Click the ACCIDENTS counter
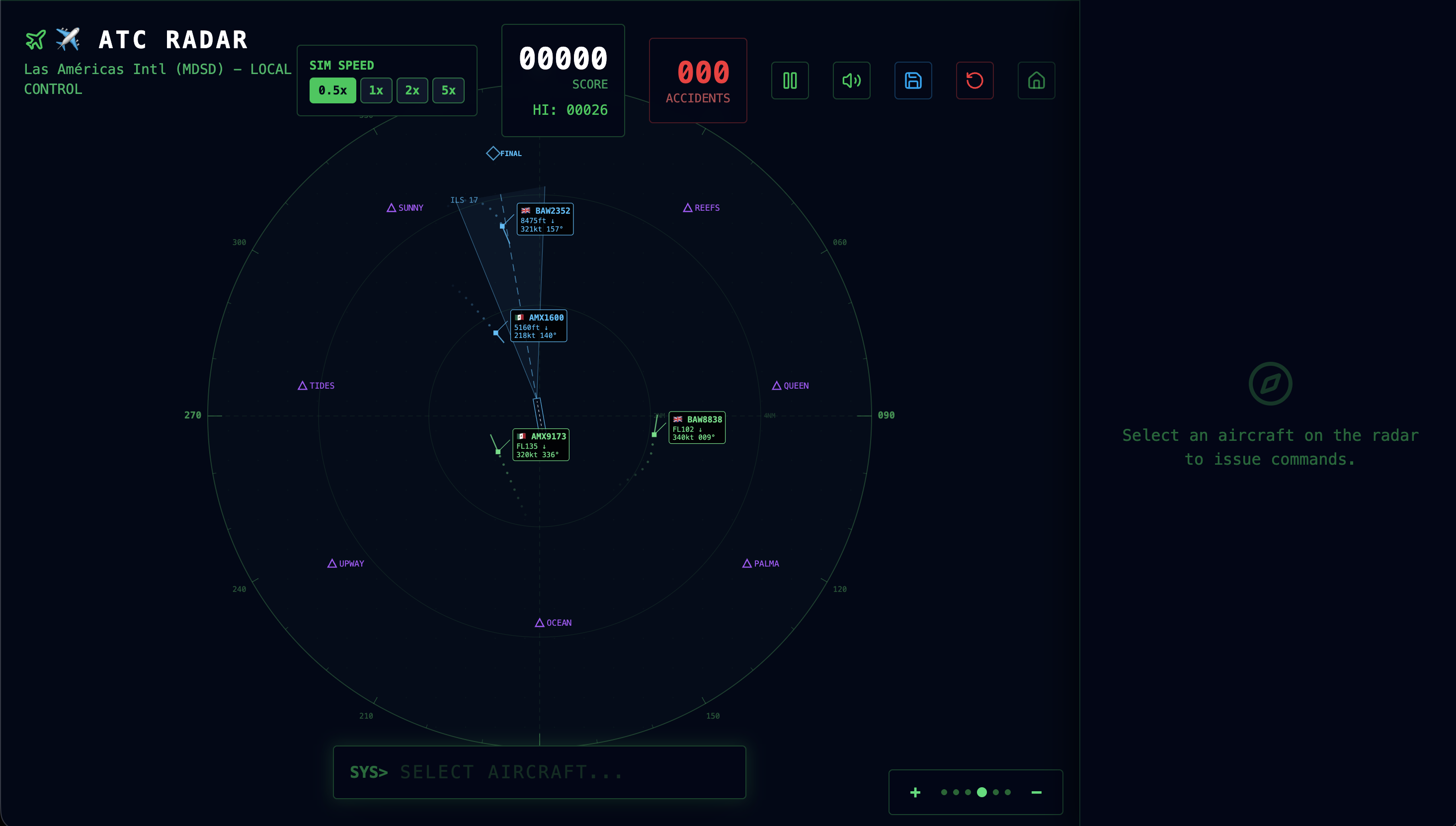This screenshot has width=1456, height=826. [x=698, y=80]
